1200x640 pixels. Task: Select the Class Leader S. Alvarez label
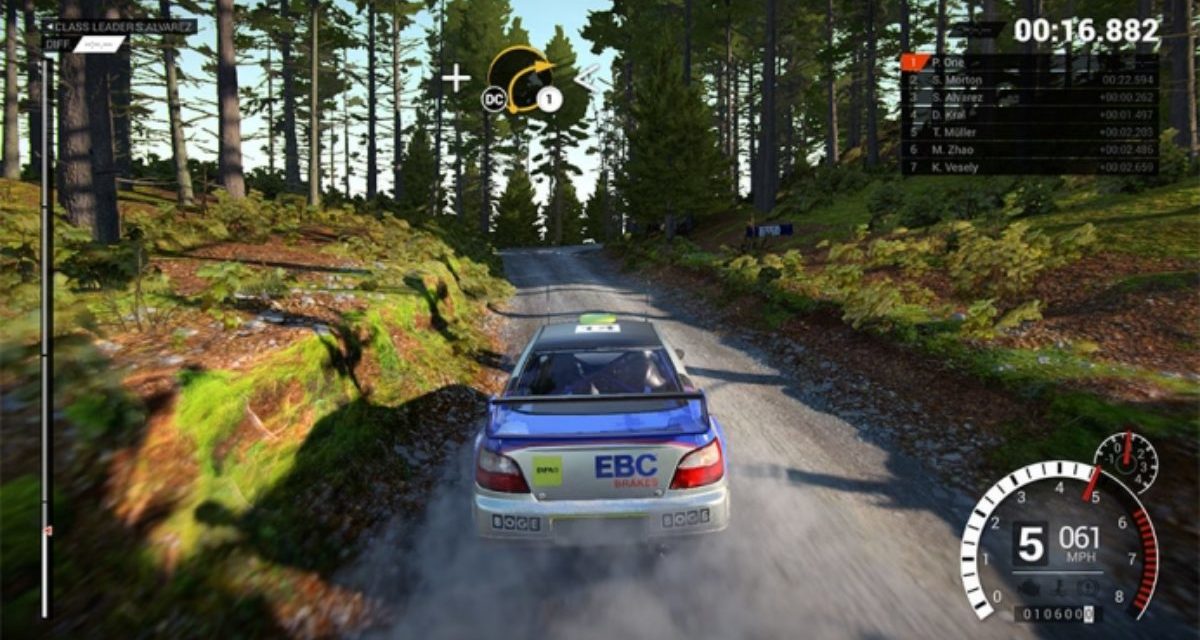120,27
